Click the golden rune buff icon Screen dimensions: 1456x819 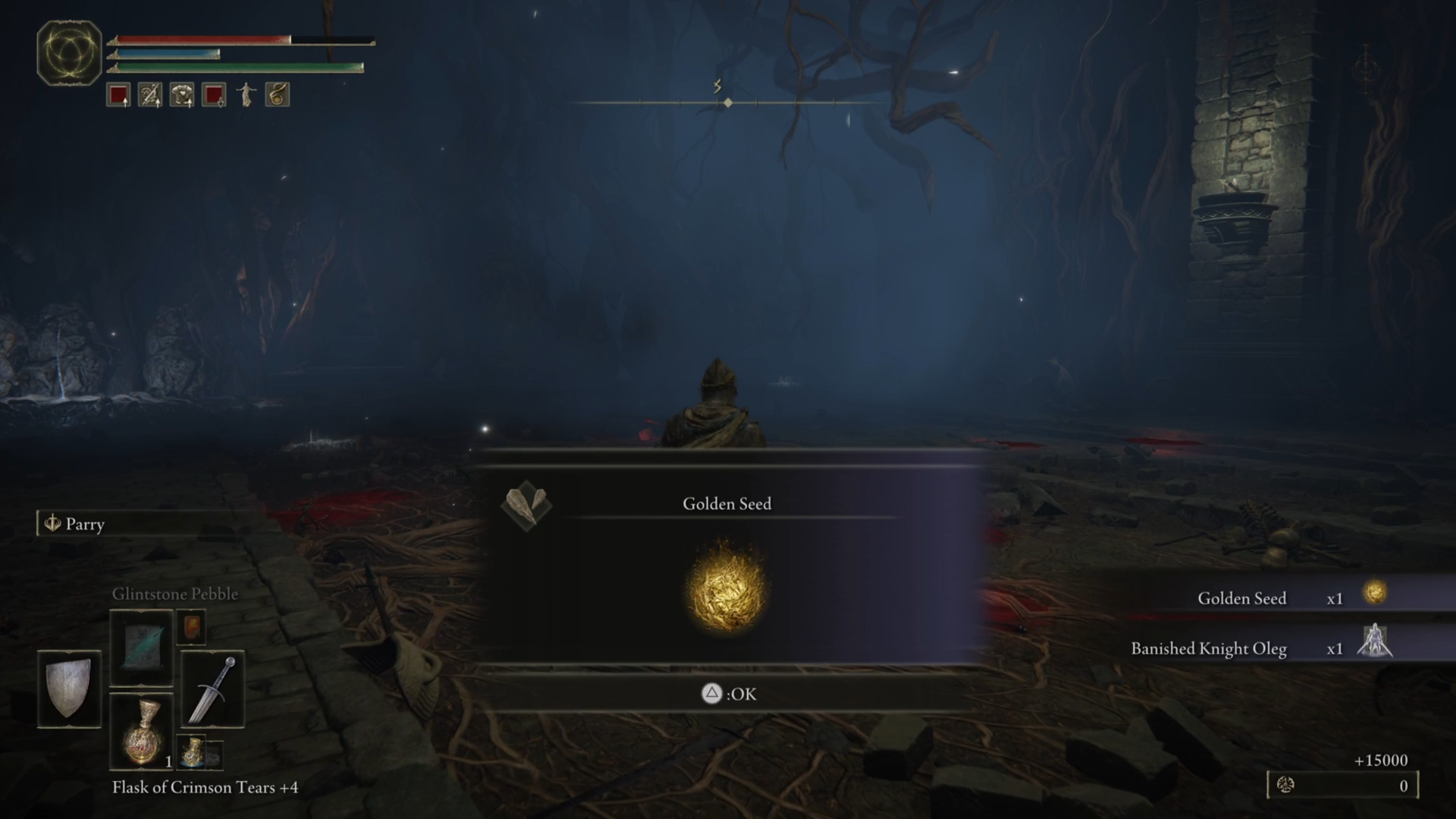pyautogui.click(x=277, y=94)
